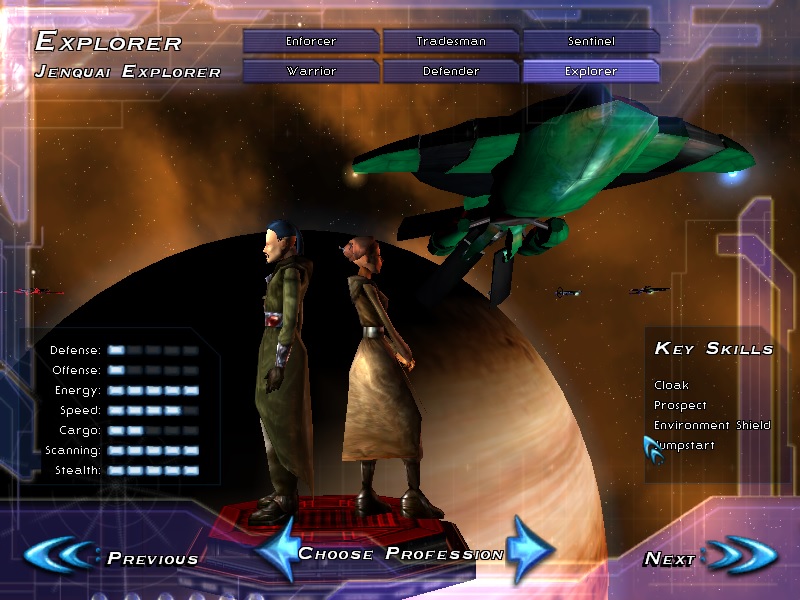Choose the Tradesman profession
This screenshot has height=600, width=800.
coord(450,41)
